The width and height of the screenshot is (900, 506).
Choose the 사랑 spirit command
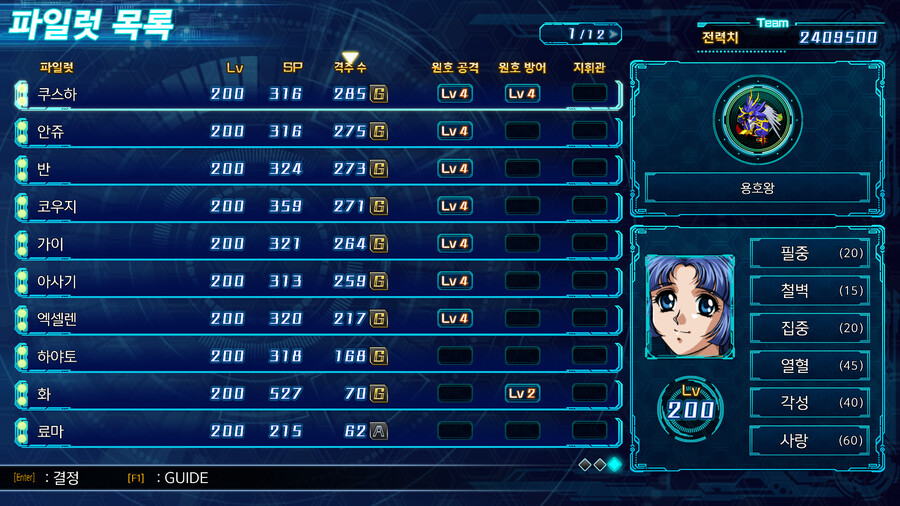[809, 440]
